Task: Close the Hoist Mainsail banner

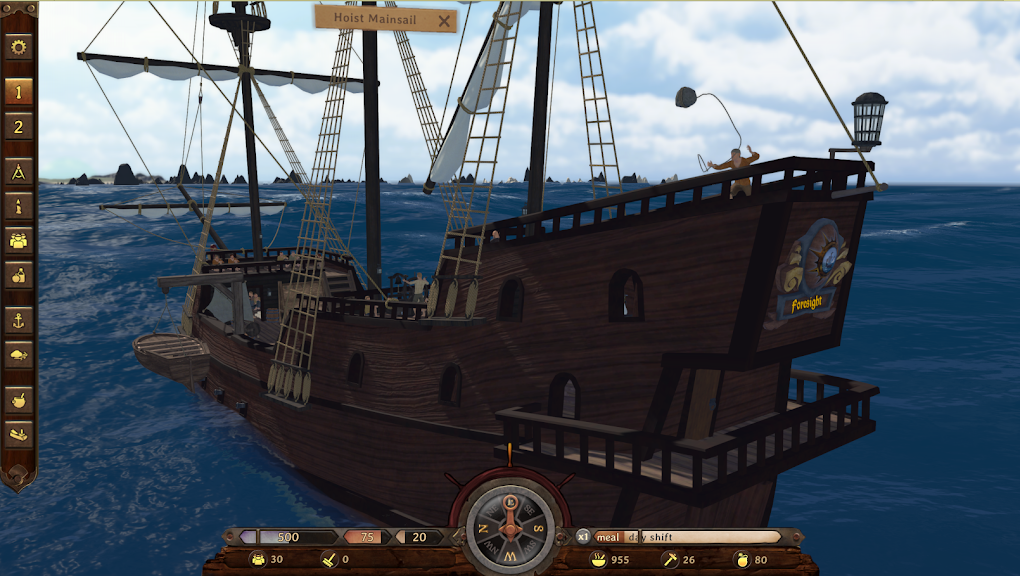Action: coord(445,20)
